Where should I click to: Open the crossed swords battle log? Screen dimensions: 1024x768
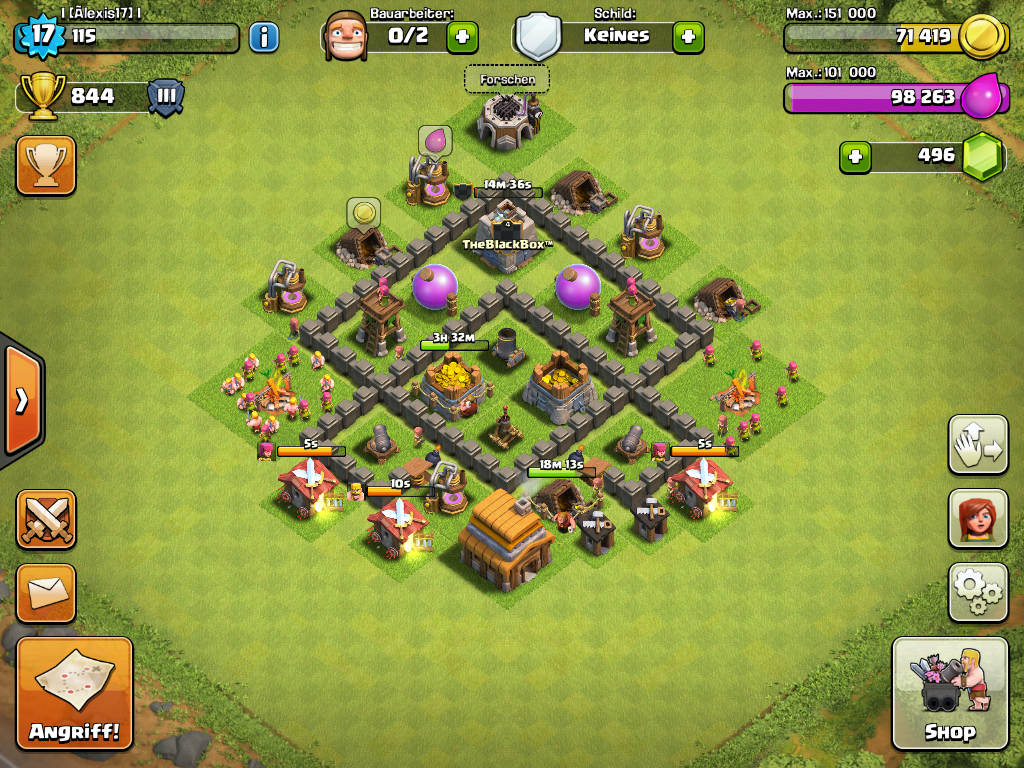click(46, 519)
